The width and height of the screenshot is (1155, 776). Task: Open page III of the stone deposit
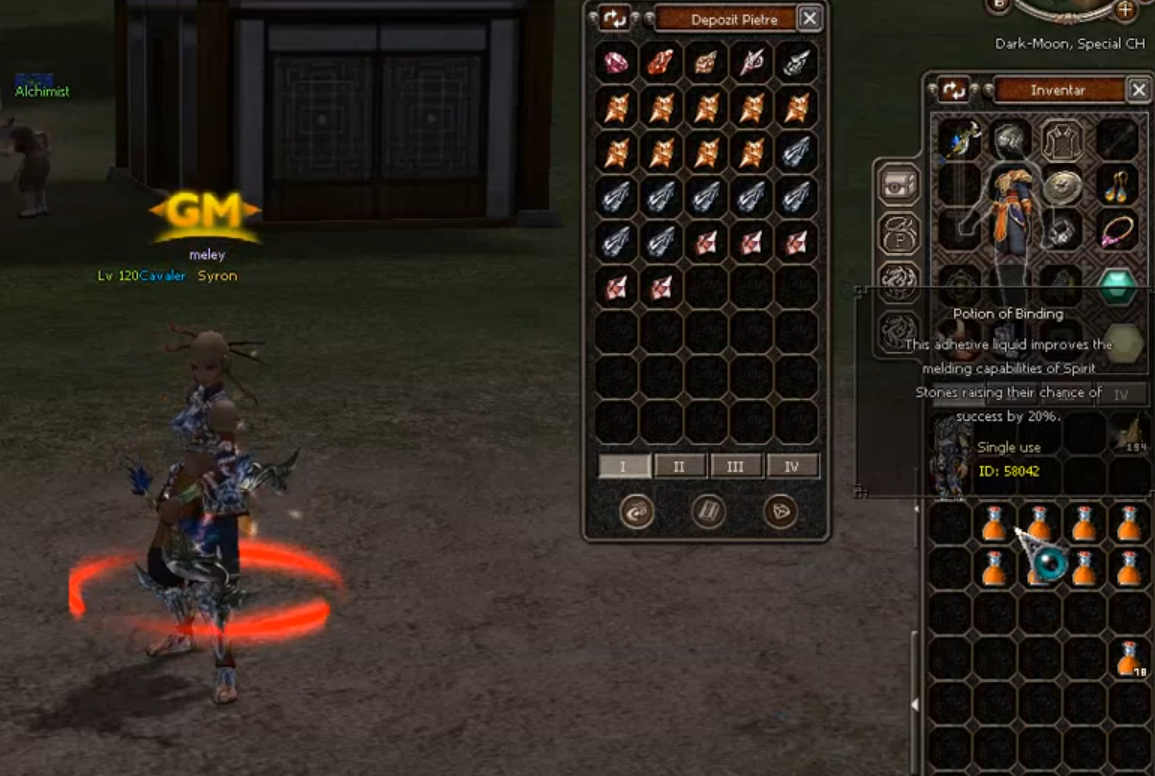click(x=735, y=466)
